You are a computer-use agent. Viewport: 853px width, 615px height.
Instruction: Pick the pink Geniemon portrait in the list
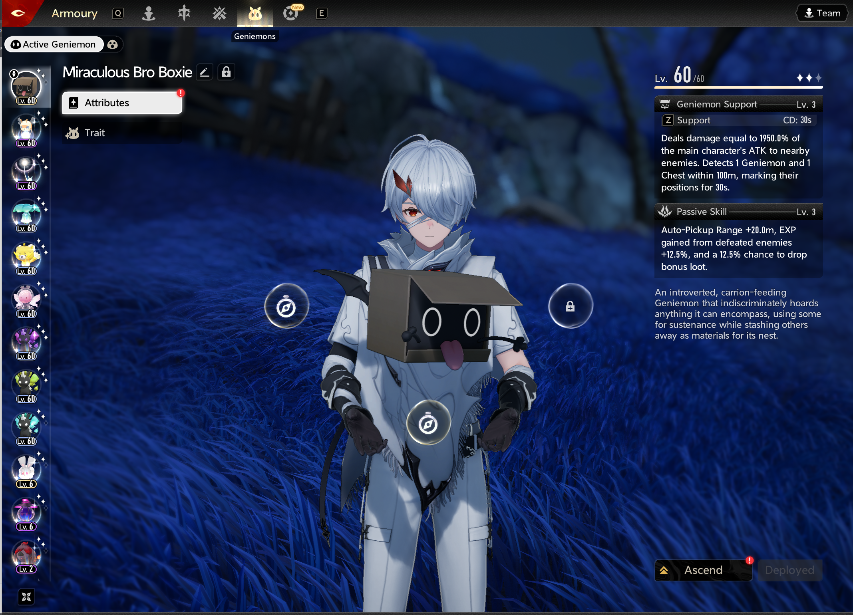pyautogui.click(x=25, y=299)
